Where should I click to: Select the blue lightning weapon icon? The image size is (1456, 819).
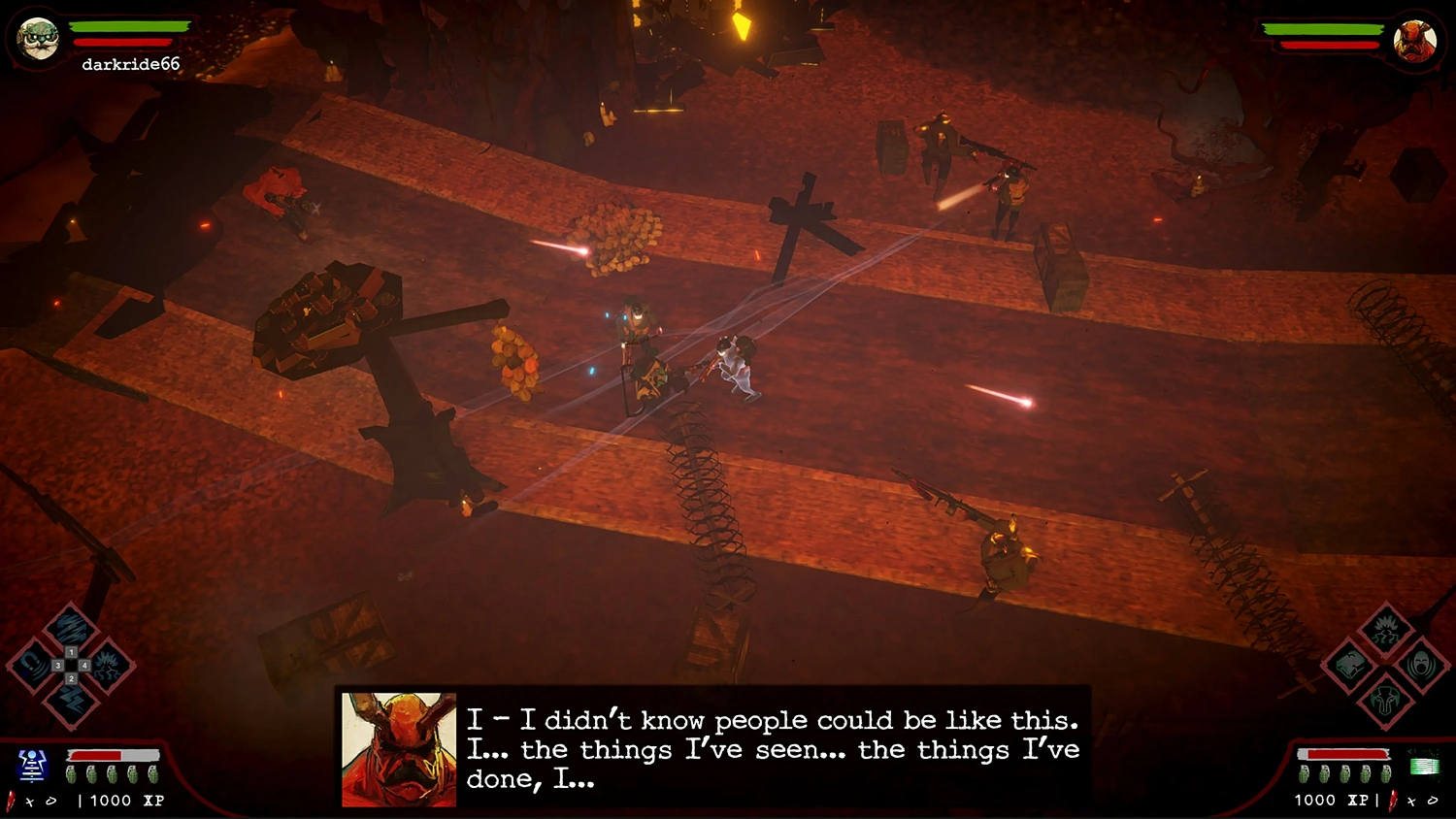tap(32, 767)
